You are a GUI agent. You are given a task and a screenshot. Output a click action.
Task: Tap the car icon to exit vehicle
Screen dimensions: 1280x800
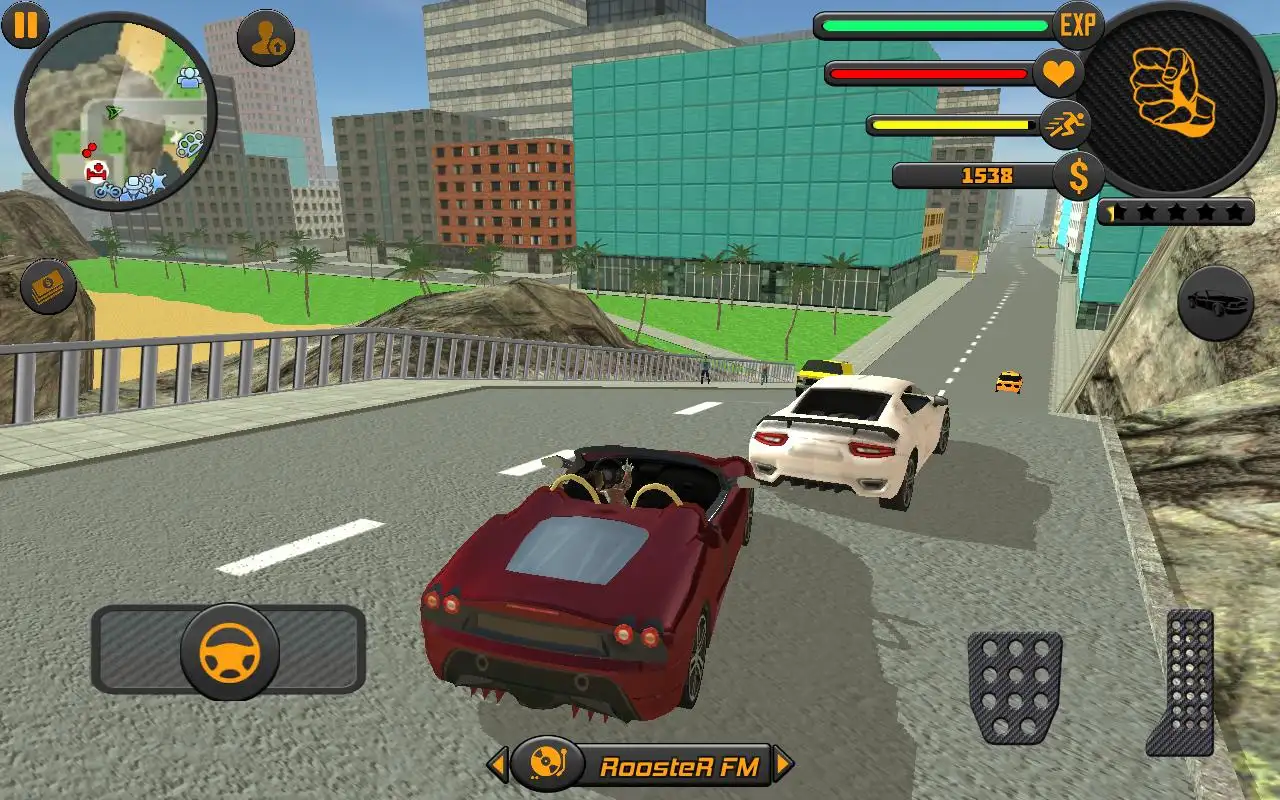[1214, 303]
